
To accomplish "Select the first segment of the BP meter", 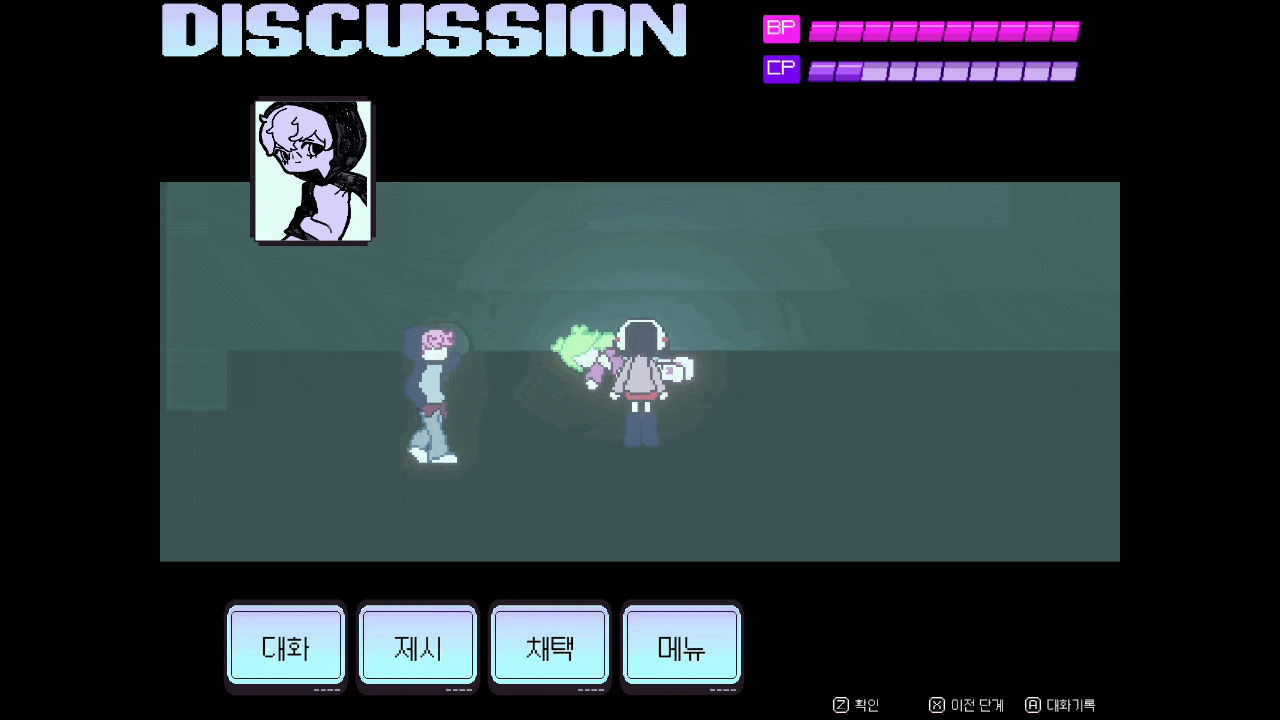I will (822, 29).
